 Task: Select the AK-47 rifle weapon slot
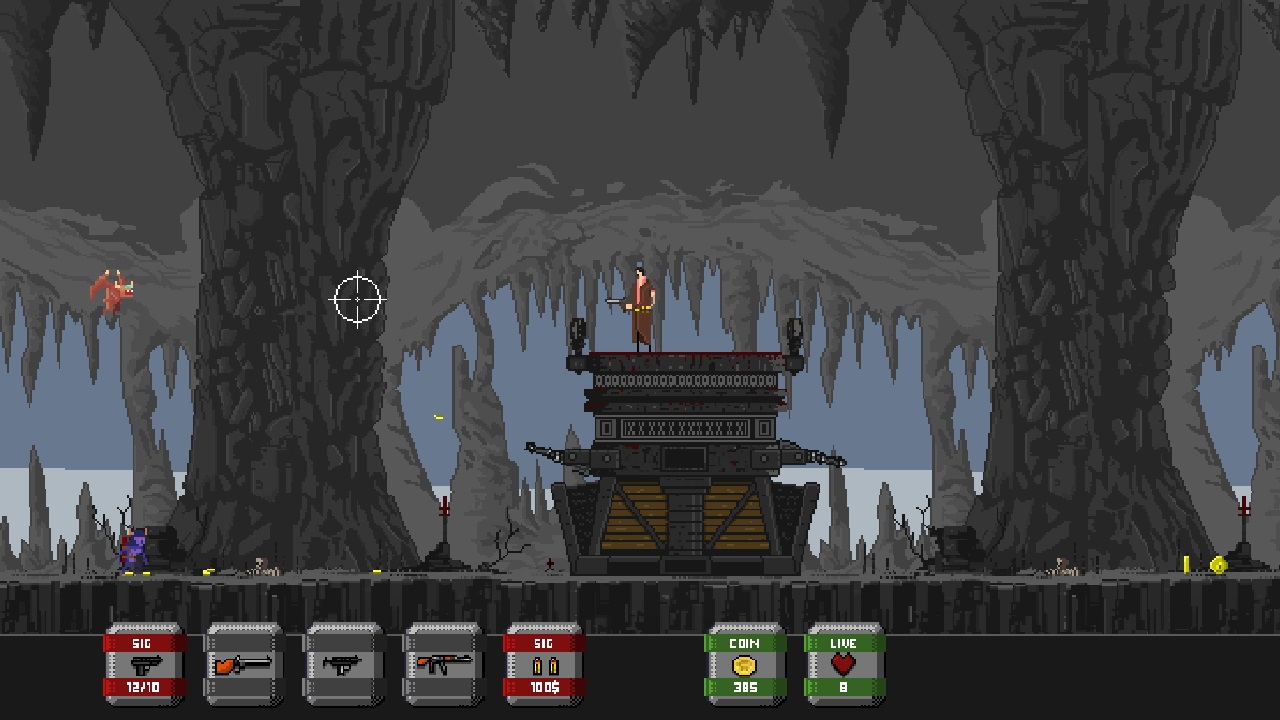click(x=444, y=665)
